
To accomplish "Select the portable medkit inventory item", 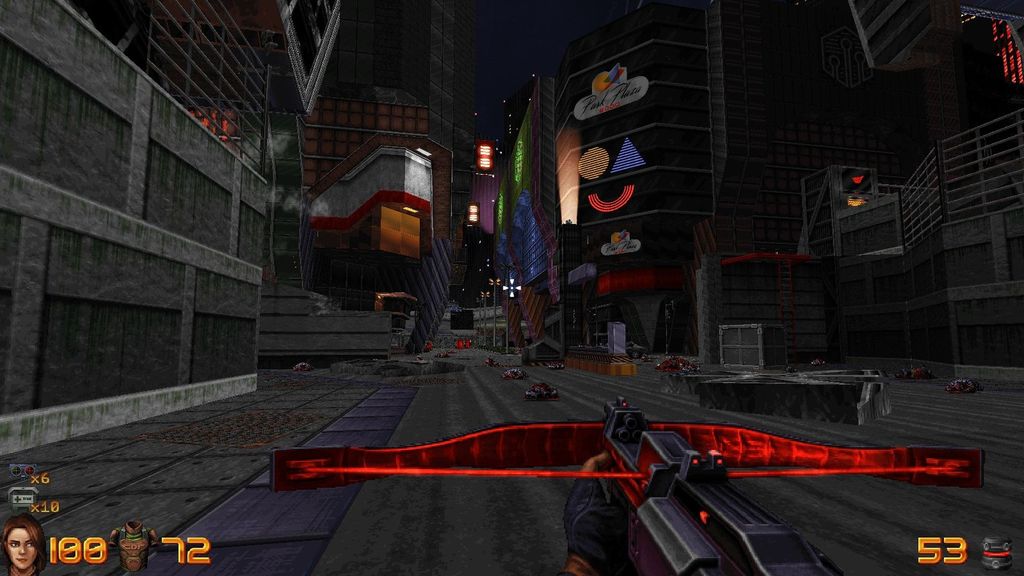I will tap(22, 498).
